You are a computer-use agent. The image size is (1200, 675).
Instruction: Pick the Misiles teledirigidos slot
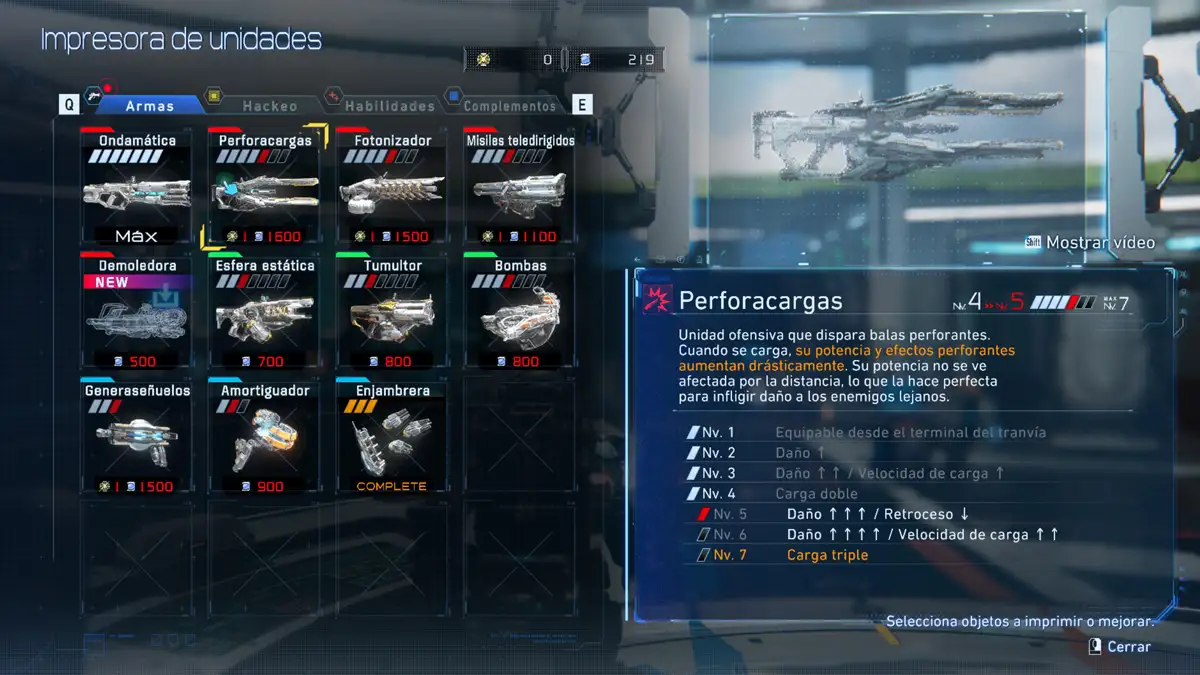519,188
